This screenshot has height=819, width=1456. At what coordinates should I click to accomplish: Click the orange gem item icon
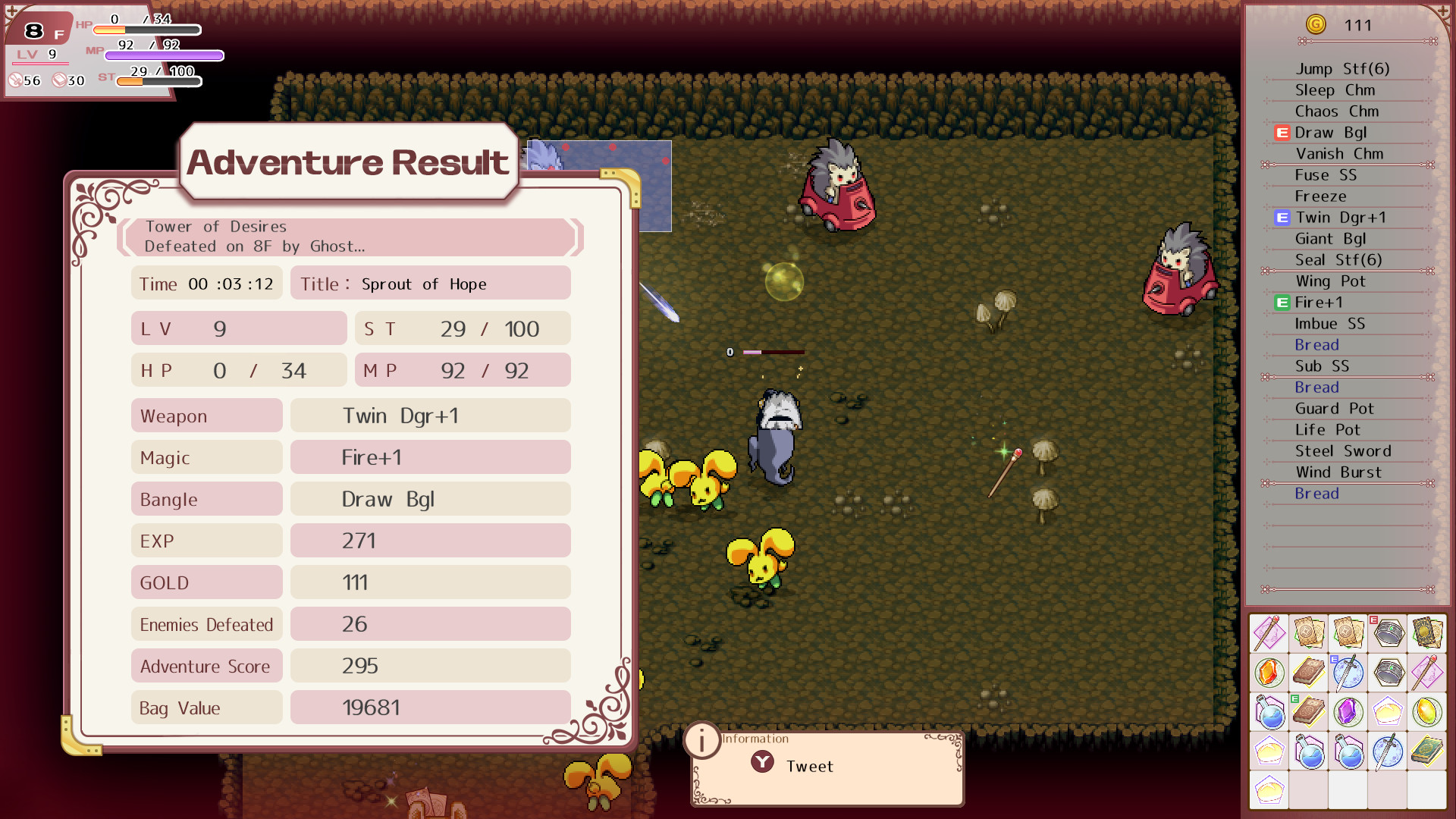(1269, 673)
